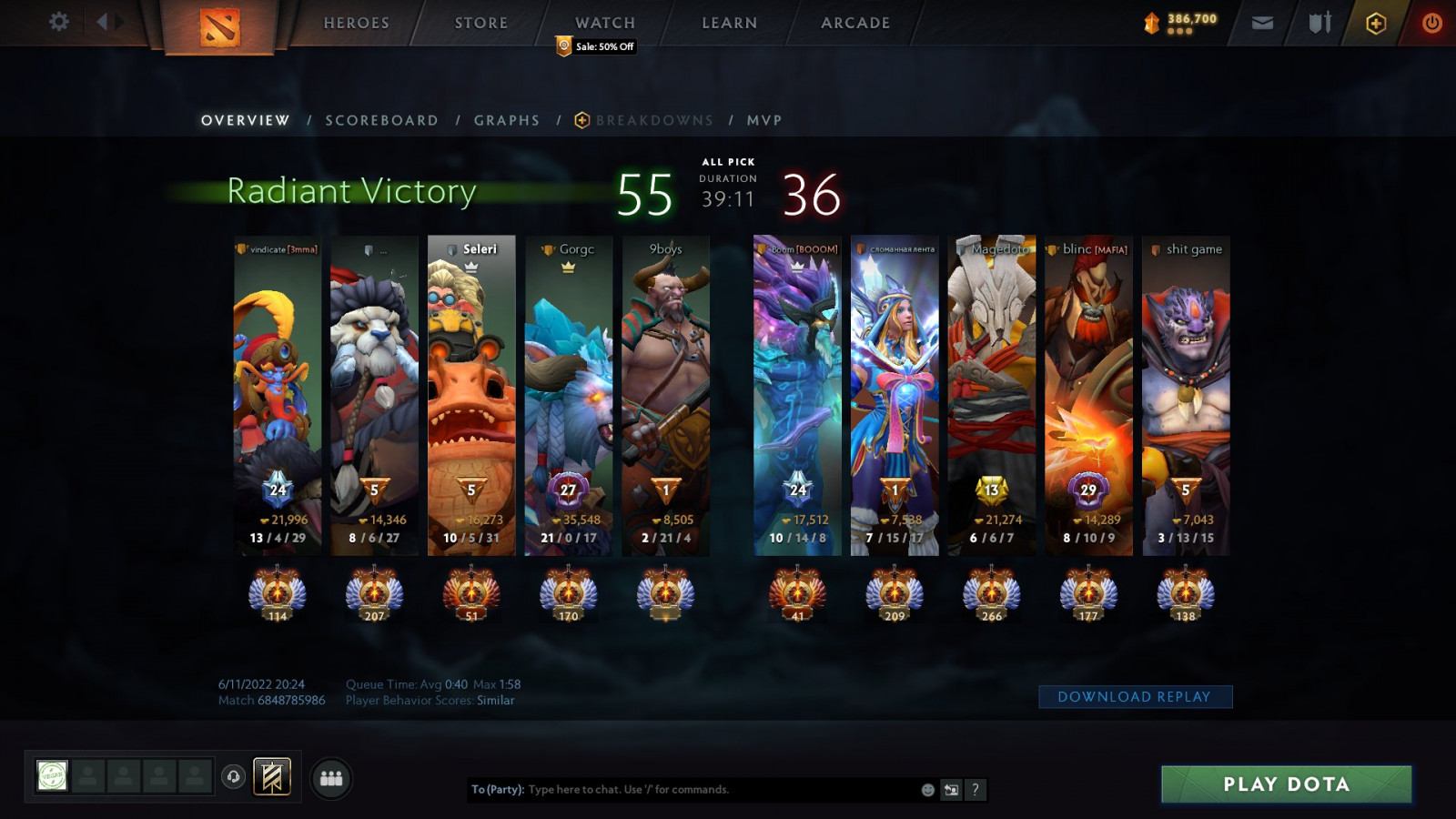Image resolution: width=1456 pixels, height=819 pixels.
Task: Click the Play Dota button
Action: [x=1286, y=784]
